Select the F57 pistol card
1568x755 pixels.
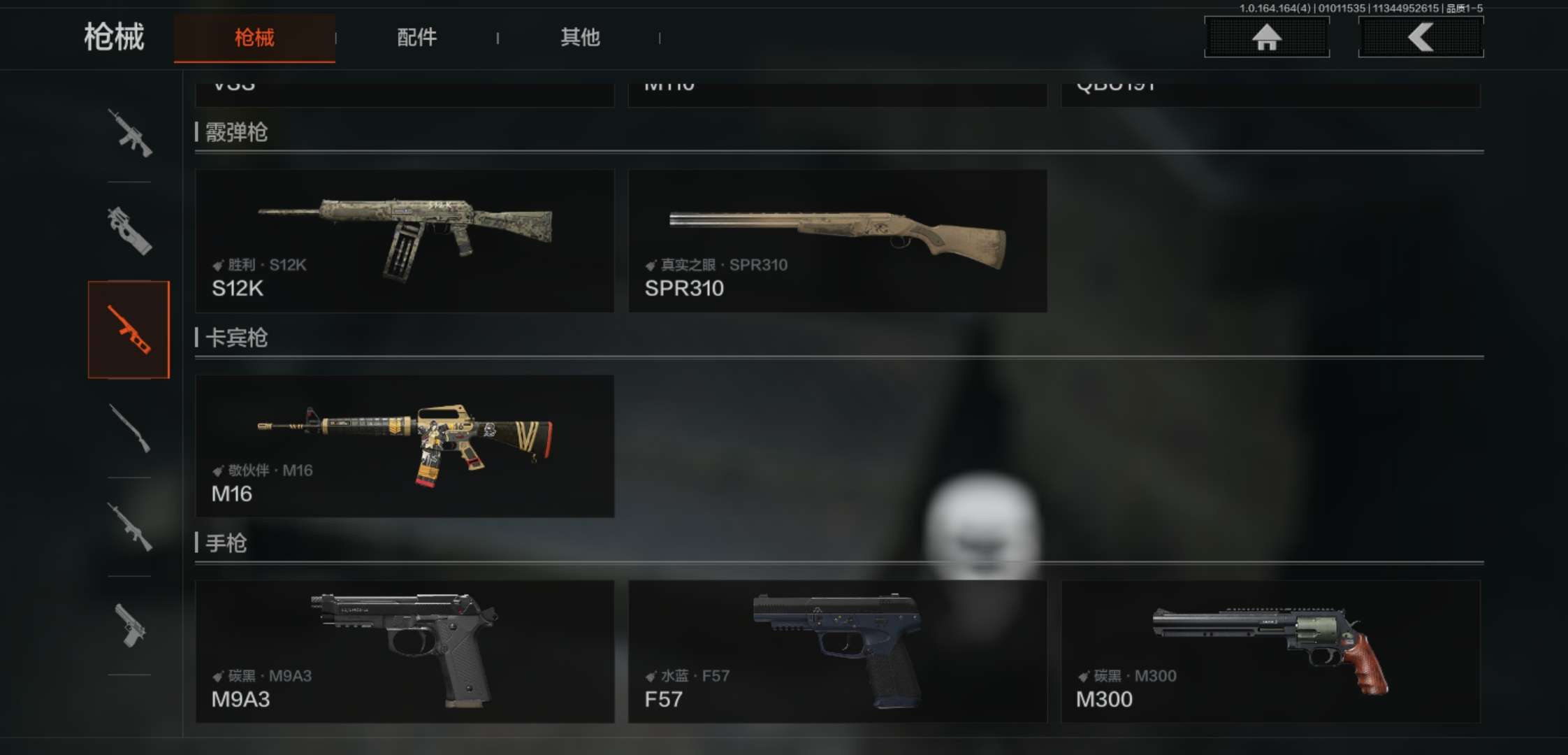tap(837, 652)
